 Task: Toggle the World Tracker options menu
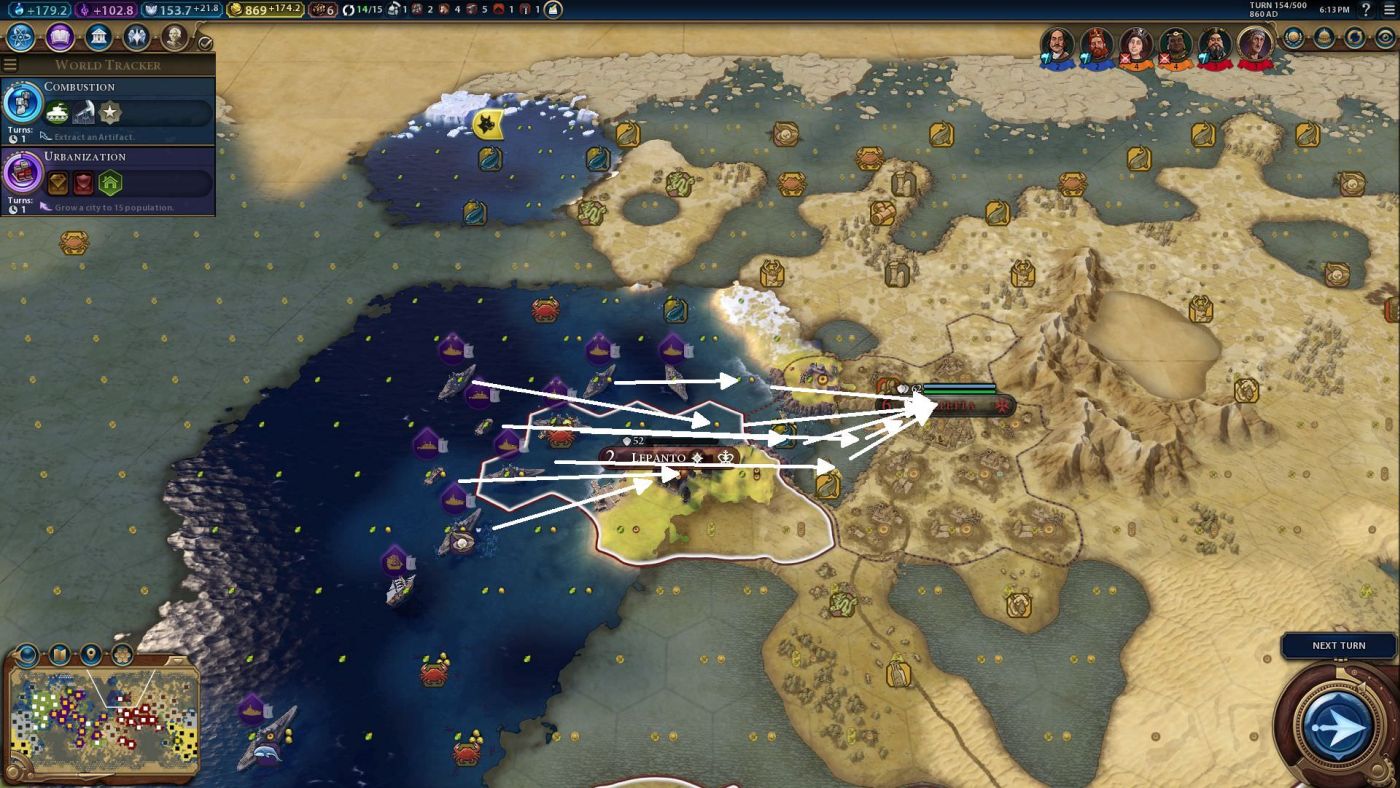10,65
